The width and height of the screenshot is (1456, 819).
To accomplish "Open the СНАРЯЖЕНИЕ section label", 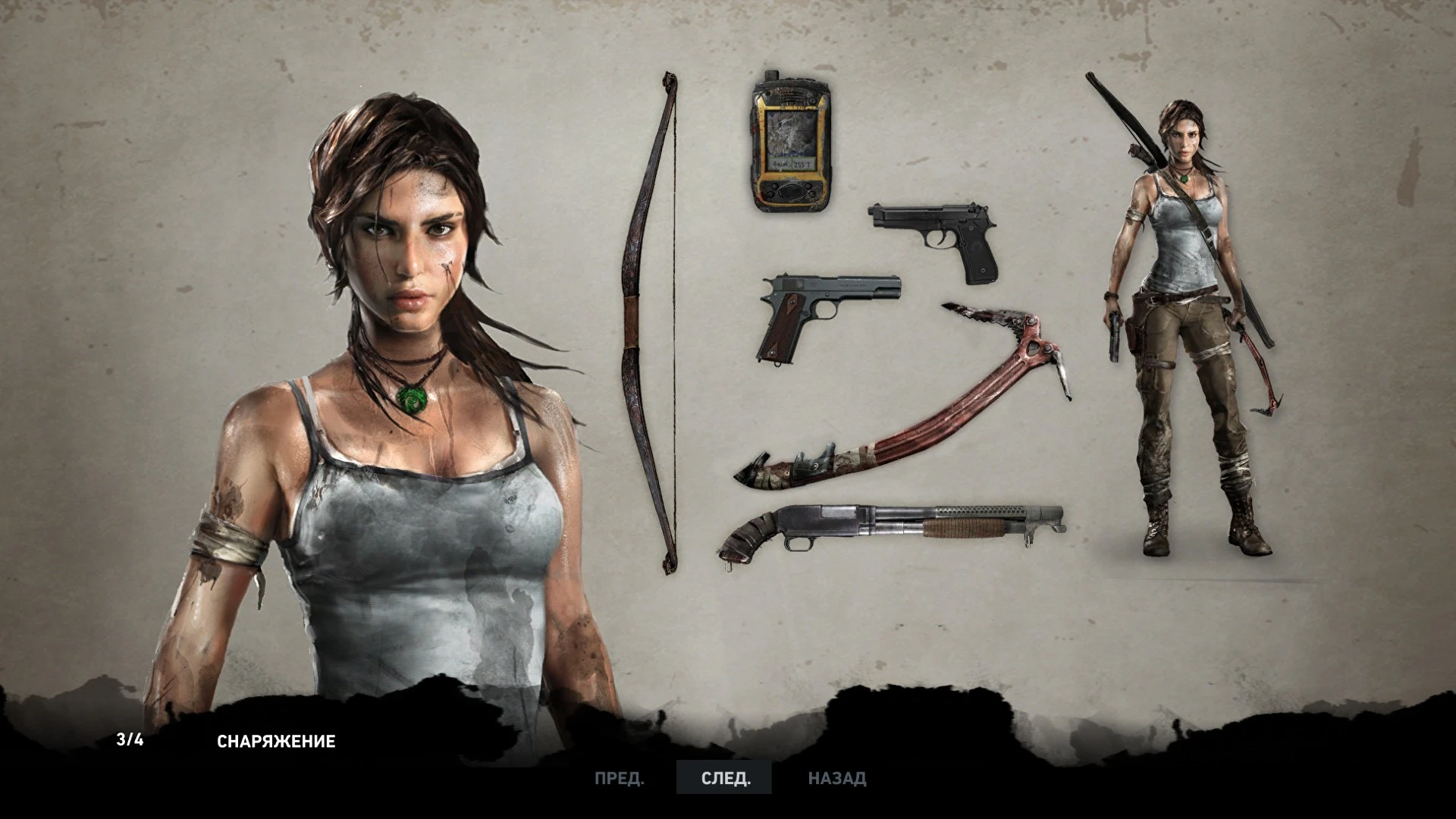I will (x=278, y=742).
